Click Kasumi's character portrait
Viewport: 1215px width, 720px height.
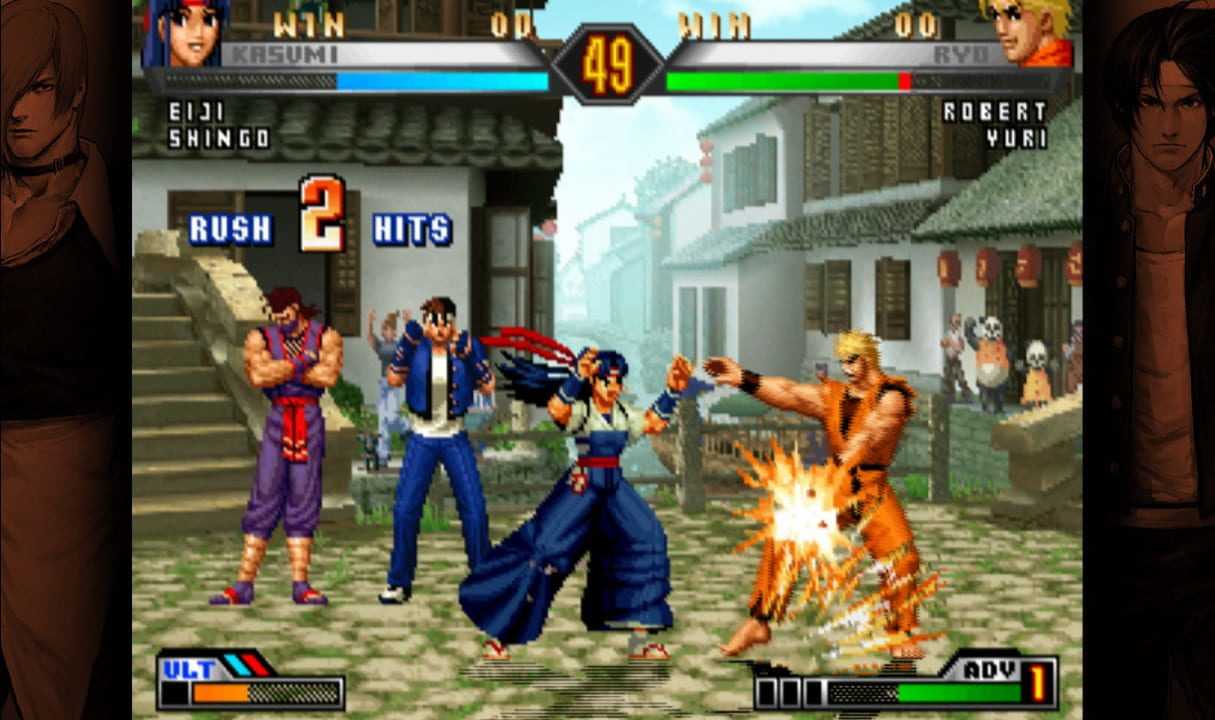[x=185, y=32]
